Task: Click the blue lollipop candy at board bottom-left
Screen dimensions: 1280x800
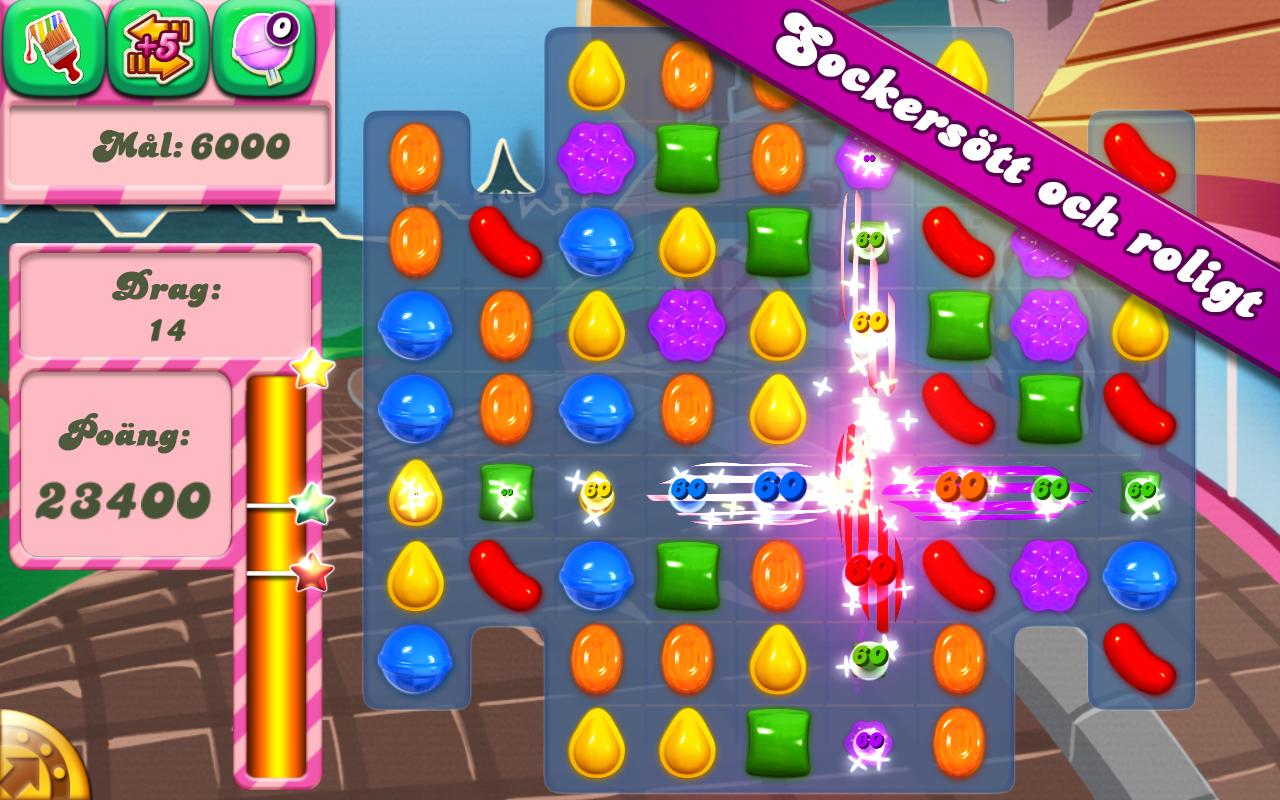Action: [x=414, y=660]
